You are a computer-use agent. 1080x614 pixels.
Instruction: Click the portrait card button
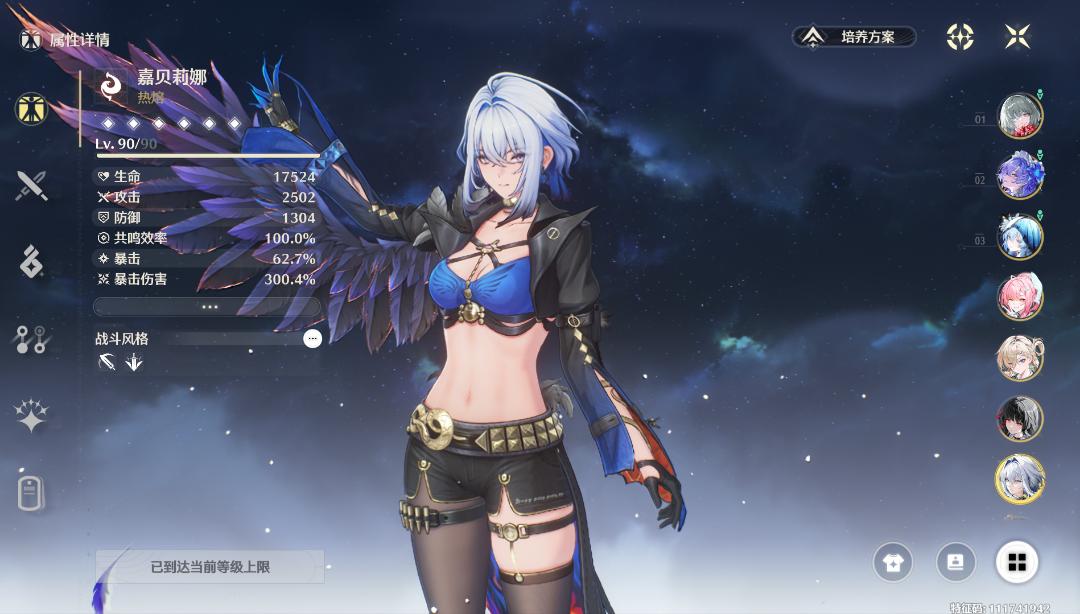[x=955, y=563]
